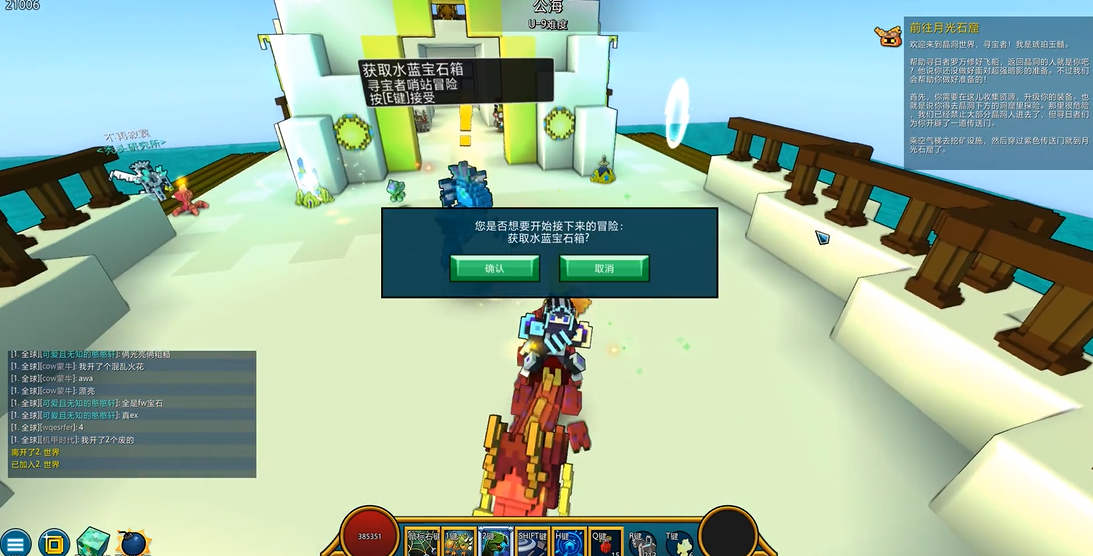
Task: Use the H key blue ring ability
Action: pos(569,541)
